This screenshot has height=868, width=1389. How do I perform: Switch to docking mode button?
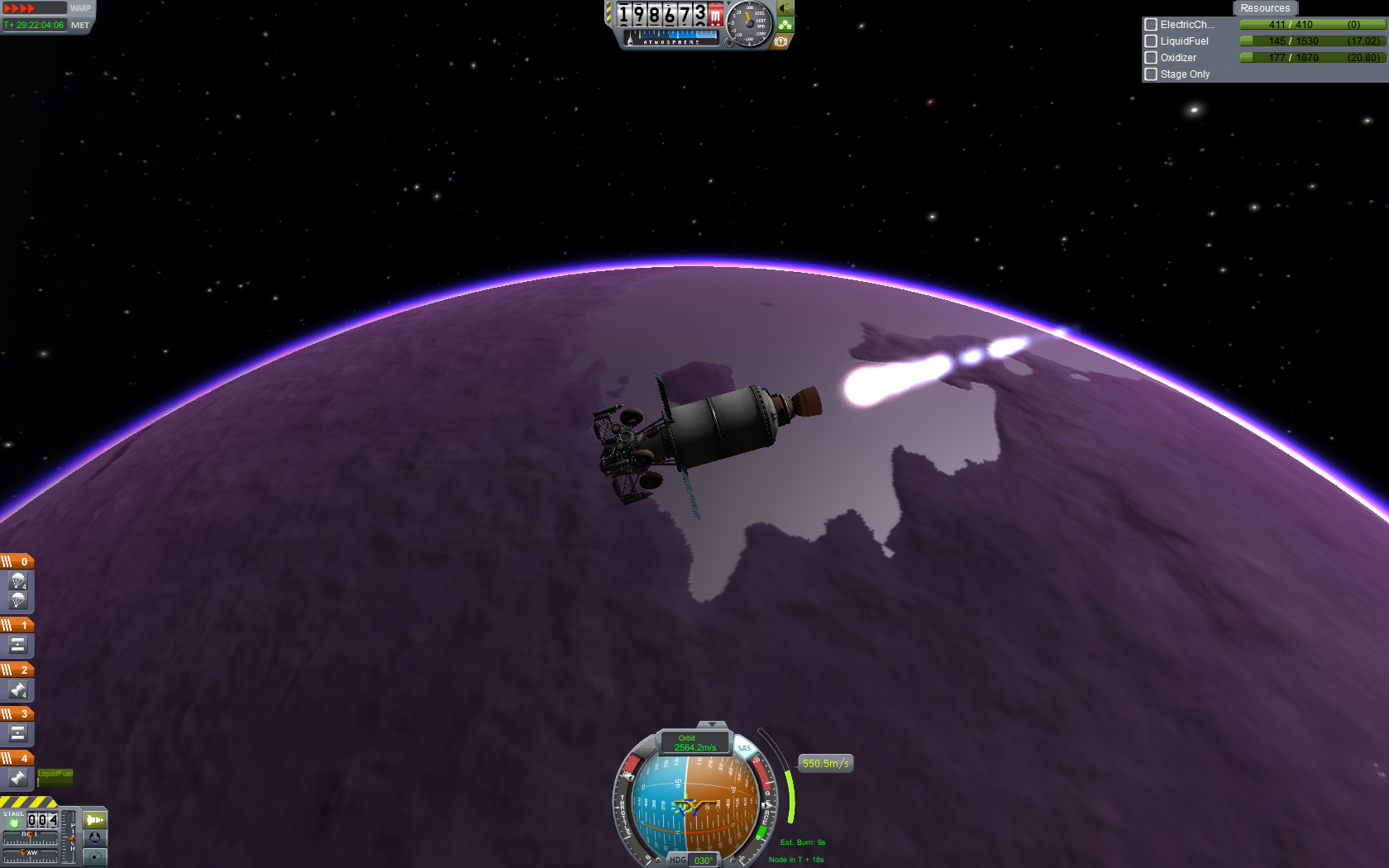point(95,838)
